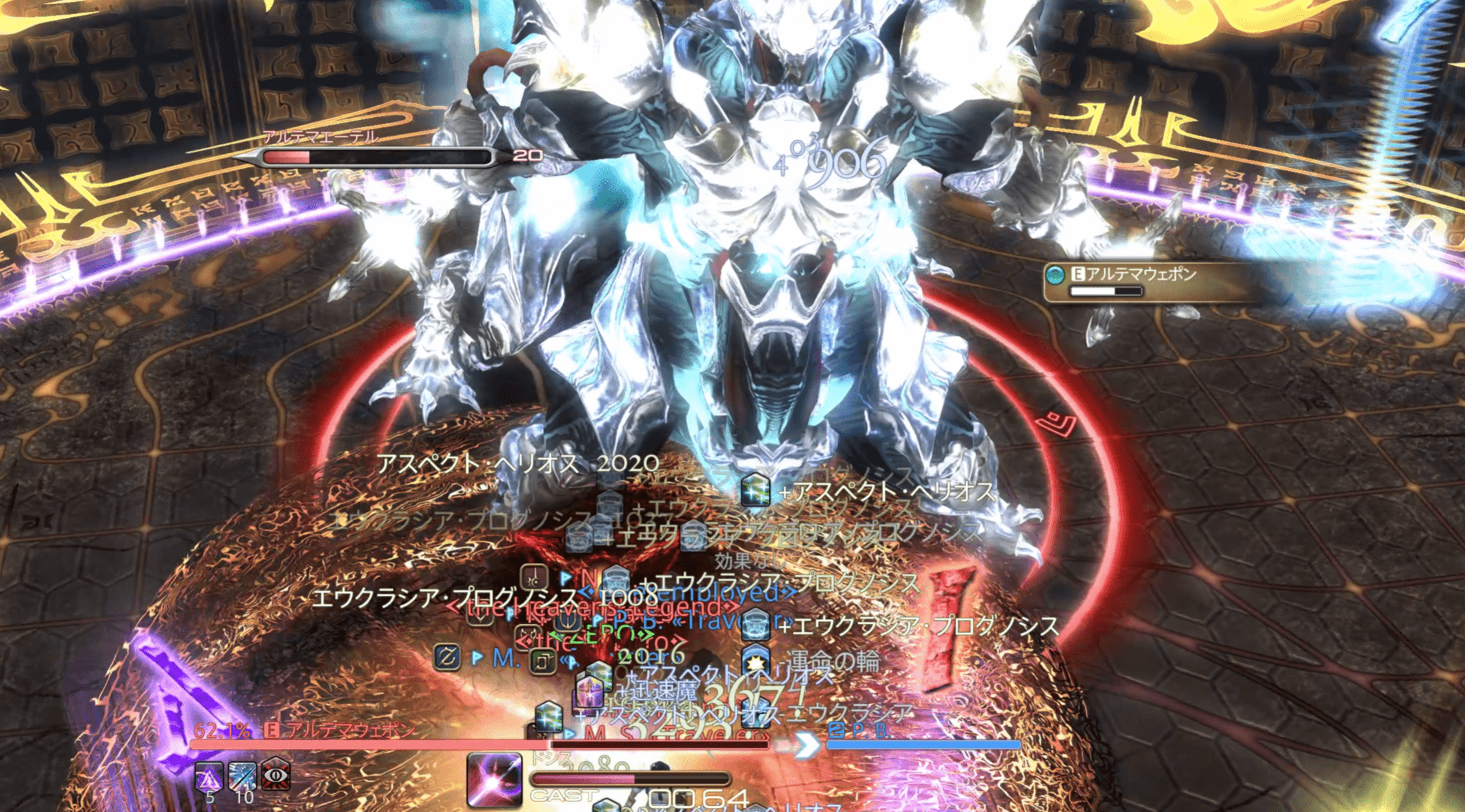Click the purple triangle debuff icon

[x=209, y=776]
